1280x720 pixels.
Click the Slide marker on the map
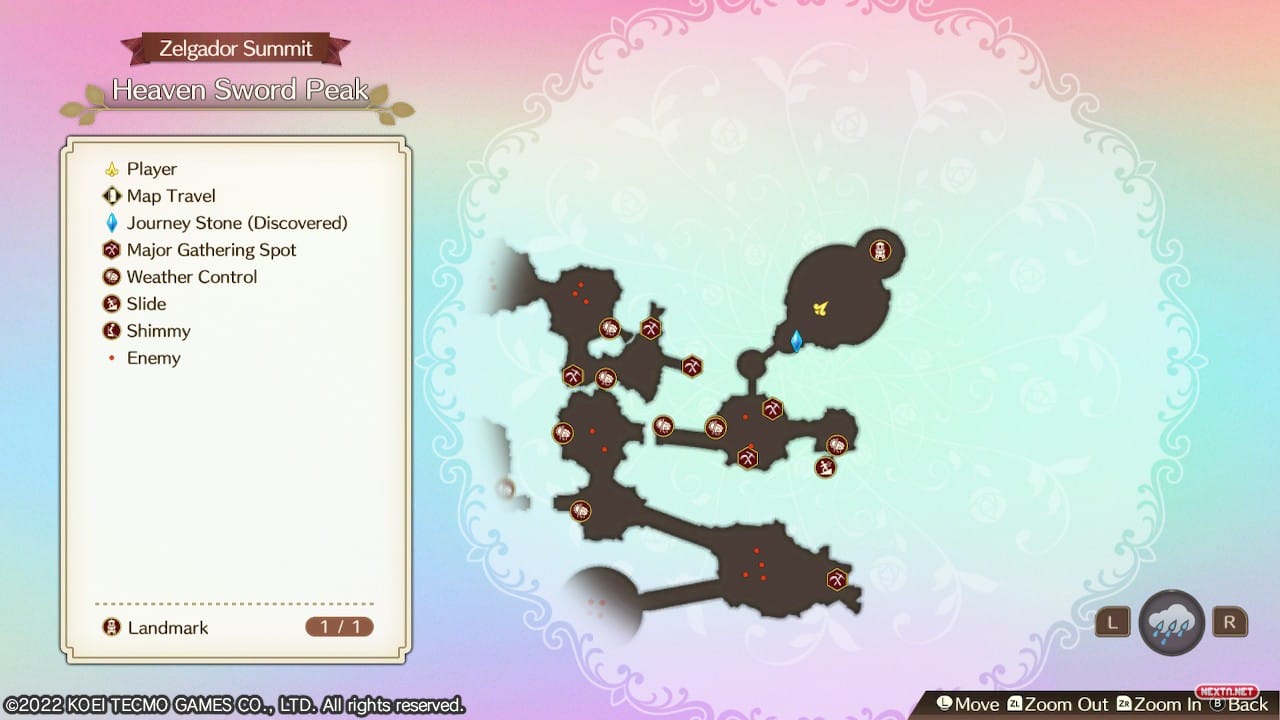[x=825, y=467]
